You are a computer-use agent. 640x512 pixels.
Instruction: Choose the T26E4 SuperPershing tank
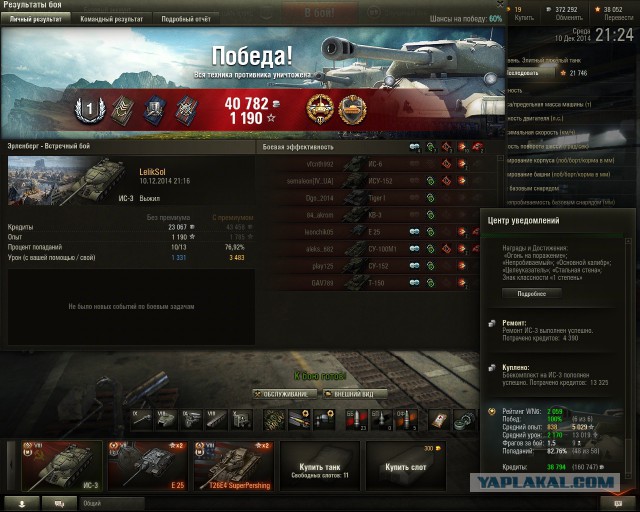pos(231,465)
